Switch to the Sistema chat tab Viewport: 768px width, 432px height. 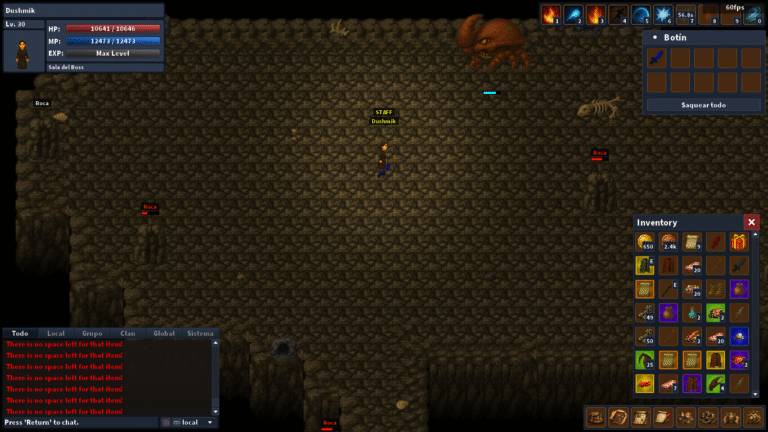tap(200, 333)
